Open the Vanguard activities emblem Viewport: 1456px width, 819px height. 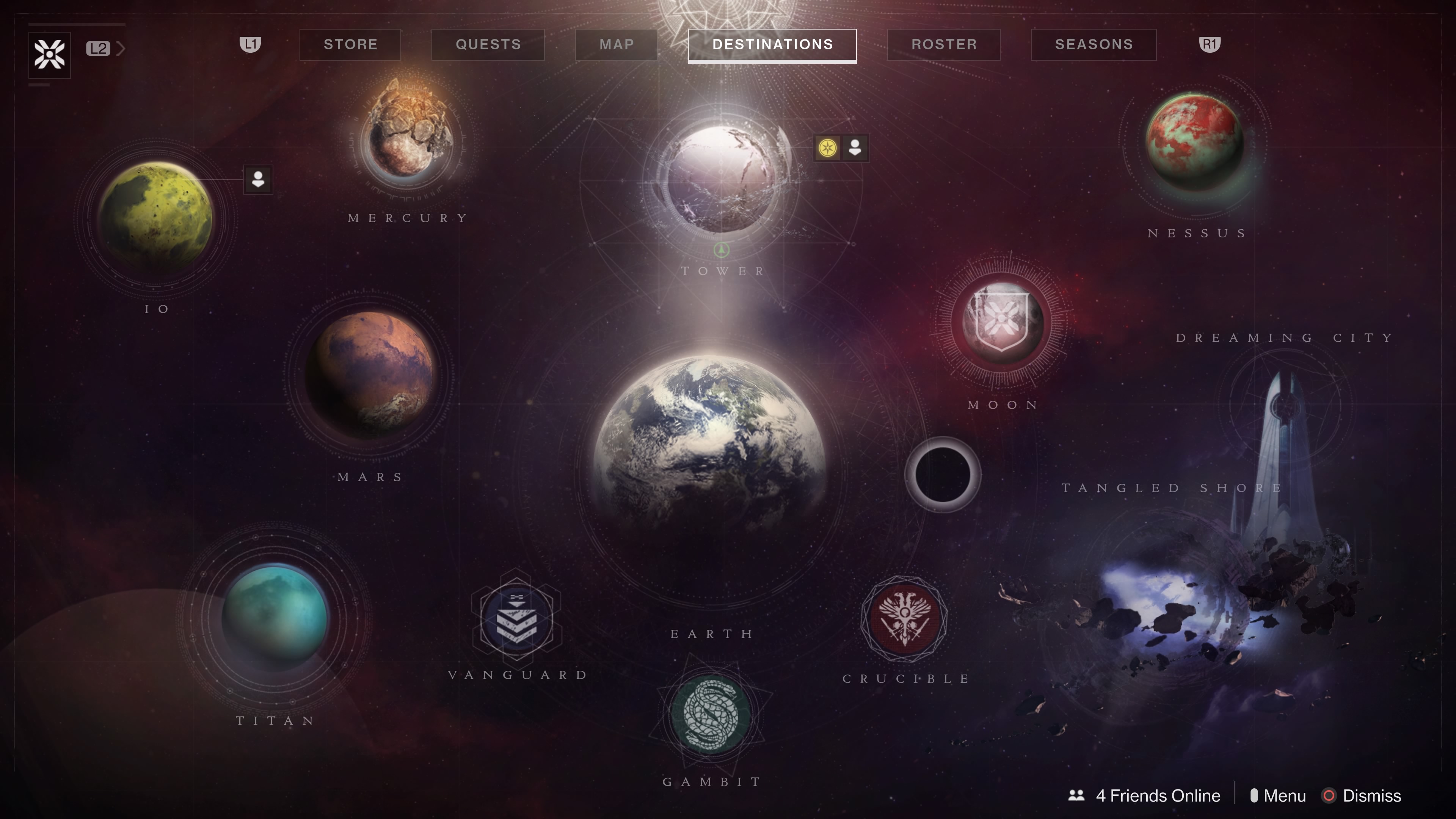pyautogui.click(x=516, y=619)
